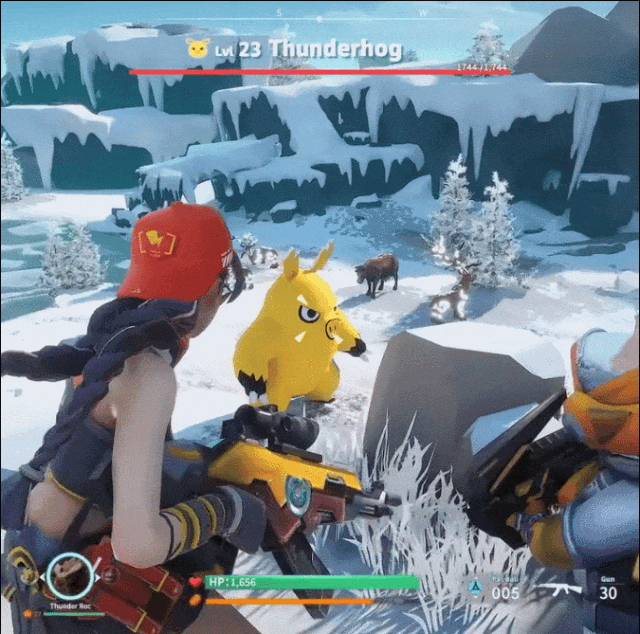Click the Pal Ball sphere icon
The width and height of the screenshot is (640, 634).
point(475,590)
